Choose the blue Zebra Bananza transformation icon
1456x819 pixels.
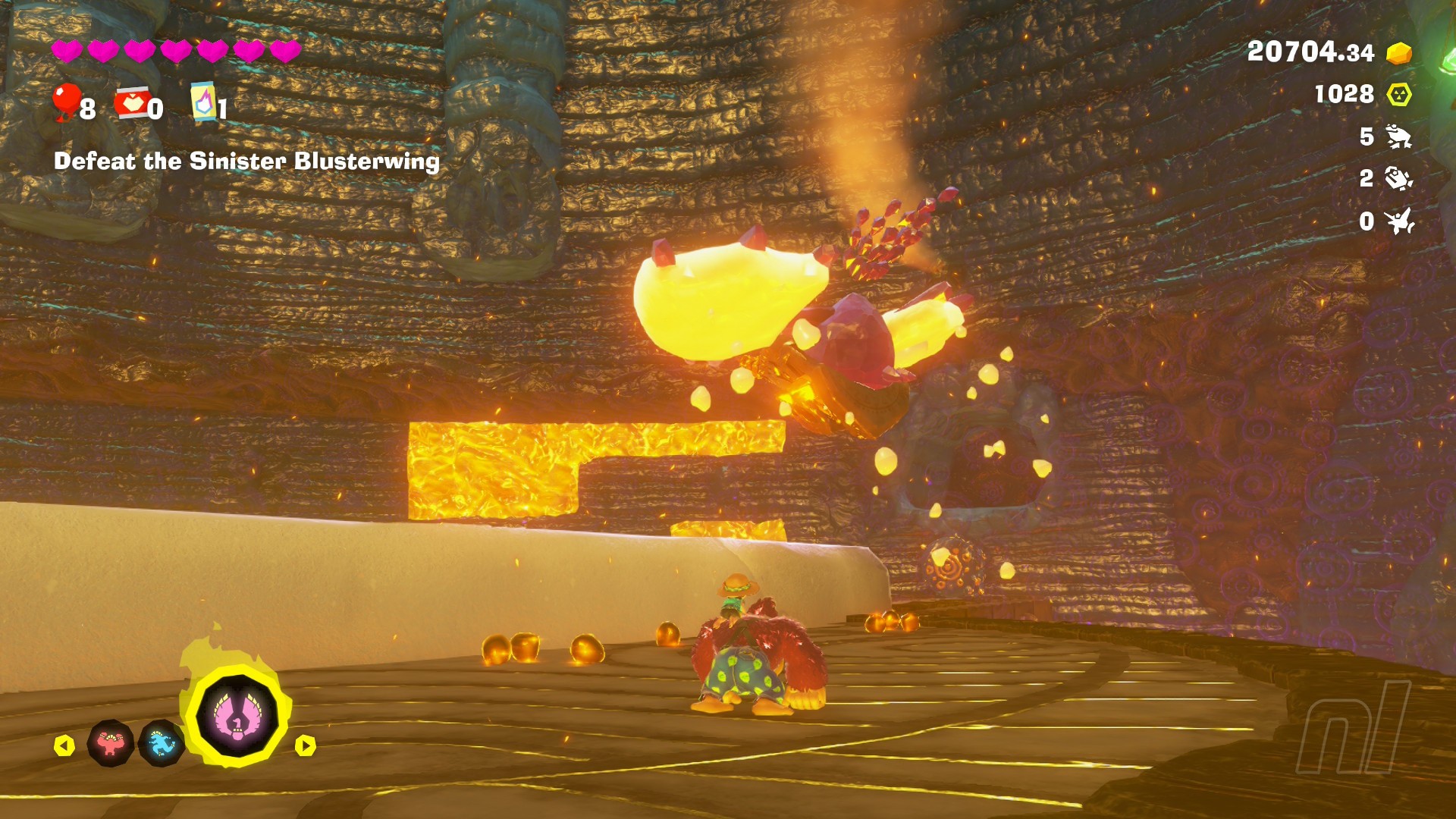(162, 744)
